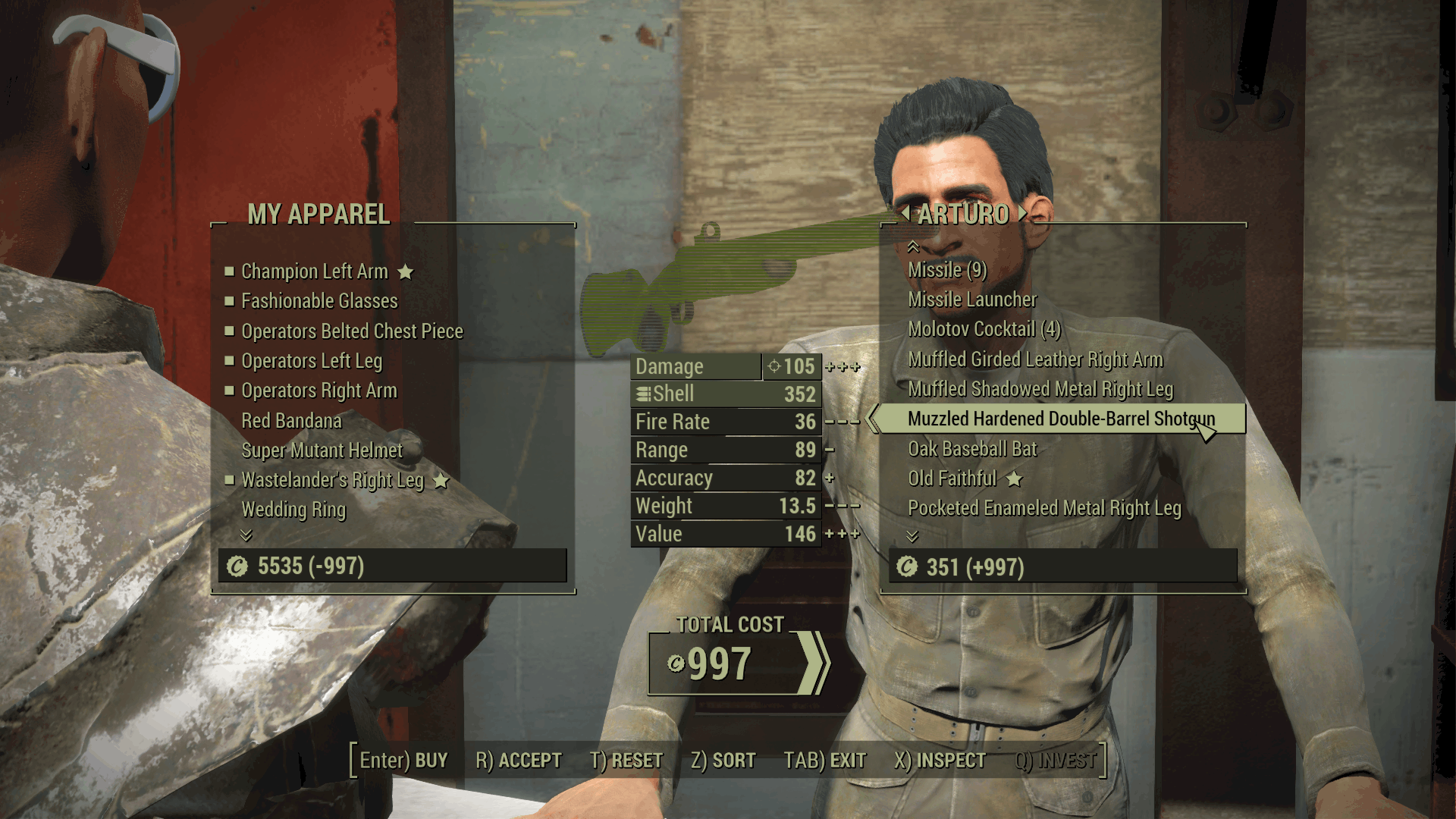The image size is (1456, 819).
Task: Select the Operators Right Arm entry
Action: click(x=319, y=391)
